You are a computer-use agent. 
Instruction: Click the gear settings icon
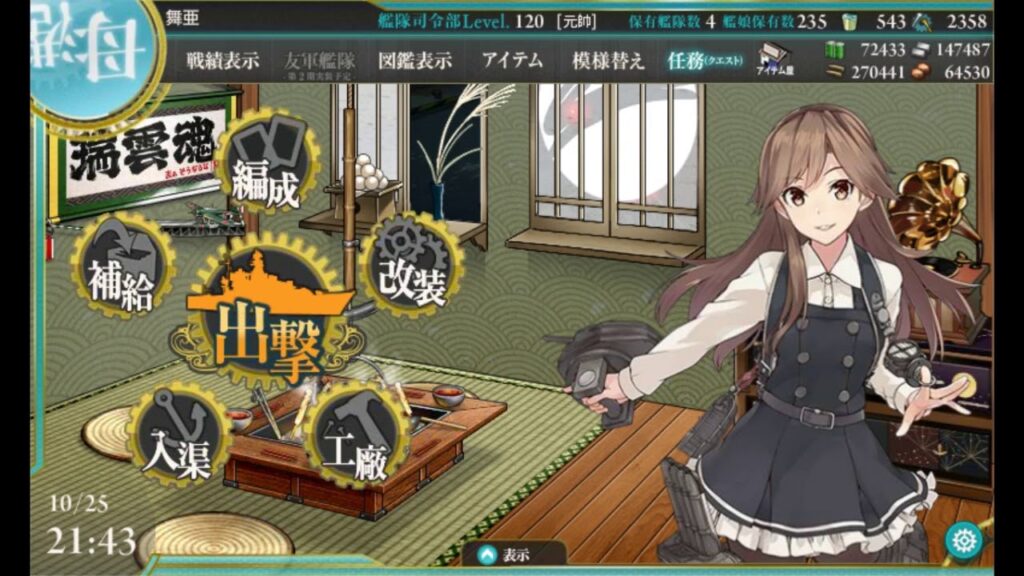pyautogui.click(x=963, y=540)
